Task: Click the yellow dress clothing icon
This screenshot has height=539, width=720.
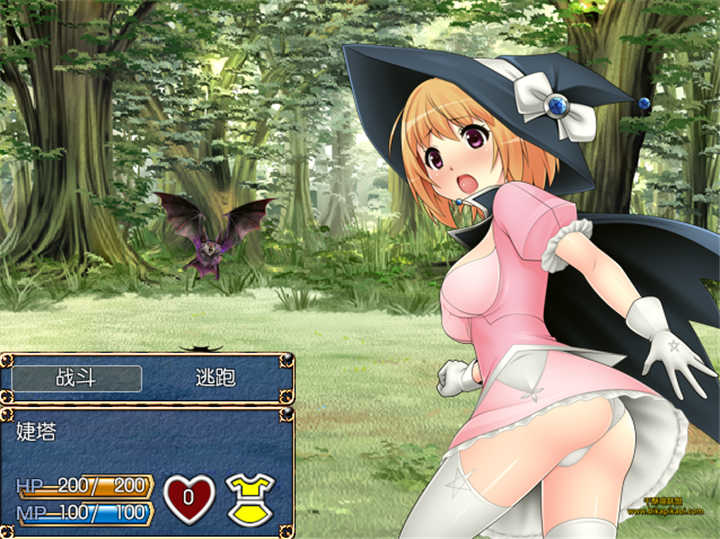Action: 249,497
